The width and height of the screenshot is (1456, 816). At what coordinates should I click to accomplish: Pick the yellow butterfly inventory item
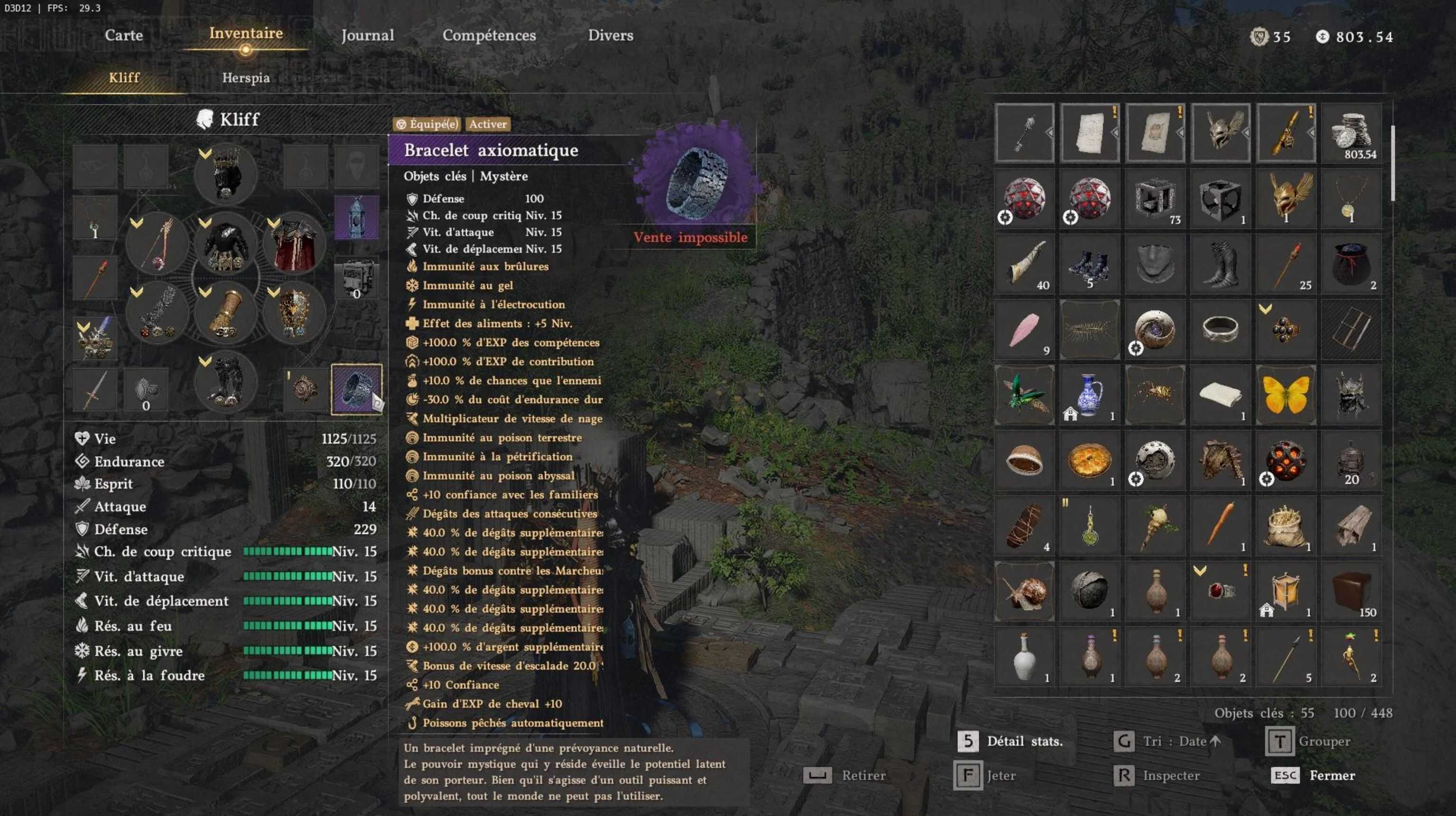point(1285,395)
